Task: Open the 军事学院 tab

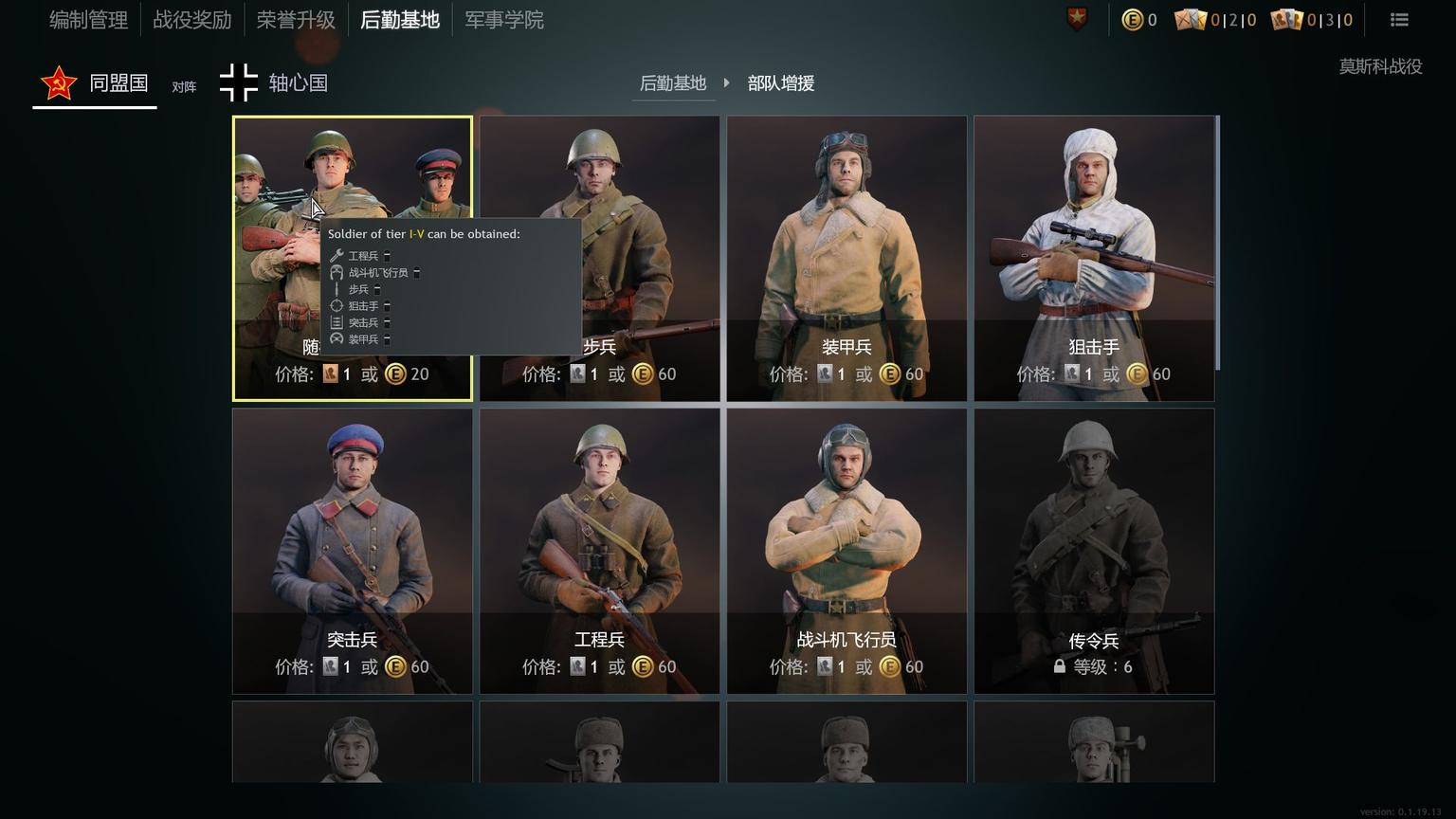Action: tap(504, 20)
